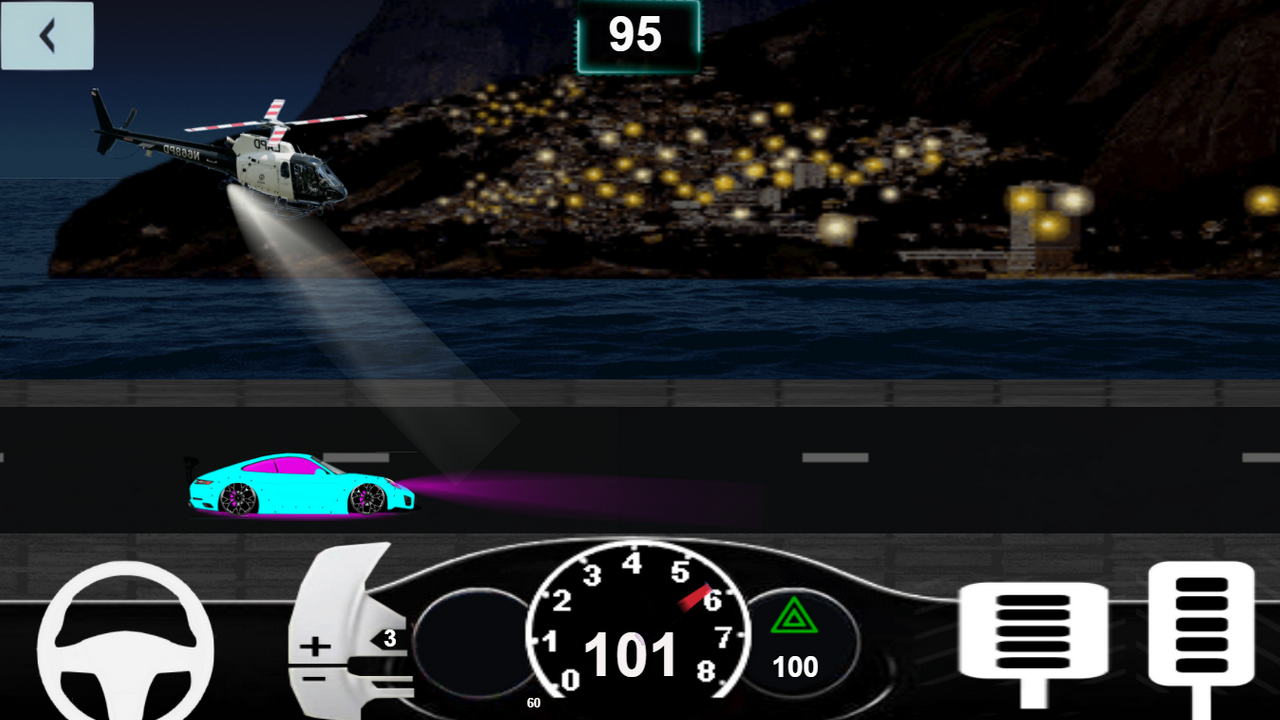Tap the 100 counter below the hazard triangle

pos(795,666)
